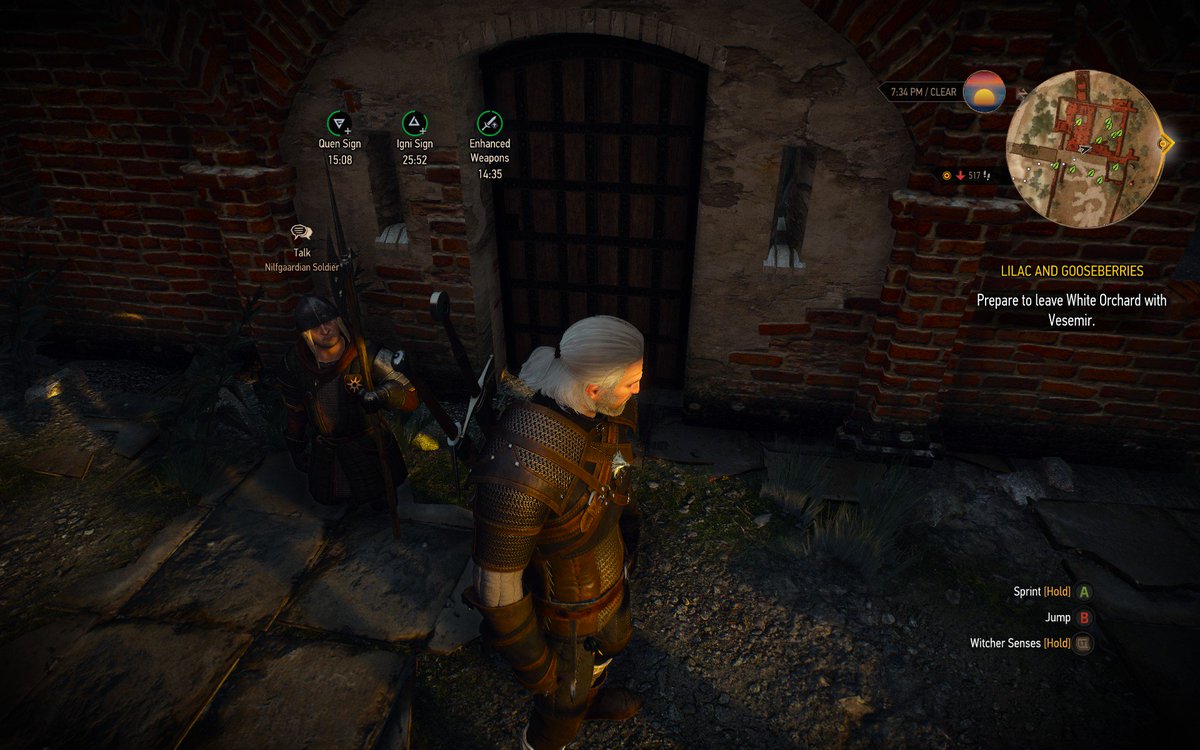The height and width of the screenshot is (750, 1200).
Task: Select the Lilac and Gooseberries quest tracker
Action: pyautogui.click(x=1072, y=271)
